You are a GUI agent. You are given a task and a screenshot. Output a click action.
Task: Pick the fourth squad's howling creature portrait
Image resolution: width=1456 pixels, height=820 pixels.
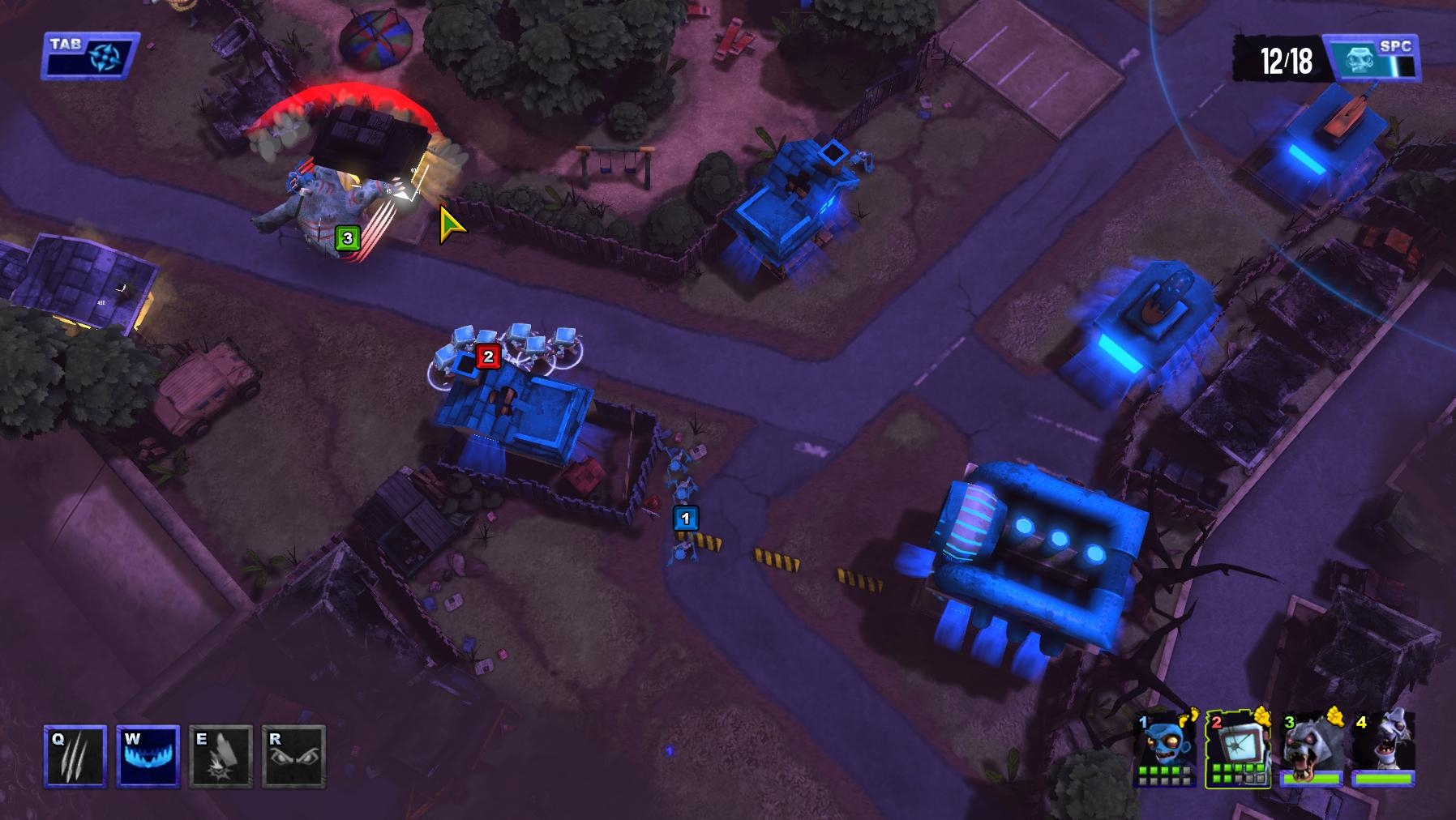(x=1383, y=750)
